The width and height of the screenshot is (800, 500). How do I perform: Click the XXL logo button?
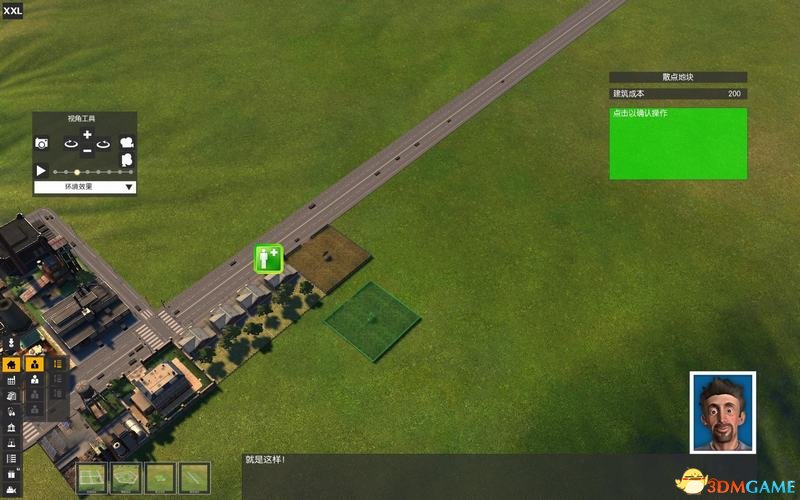click(14, 10)
